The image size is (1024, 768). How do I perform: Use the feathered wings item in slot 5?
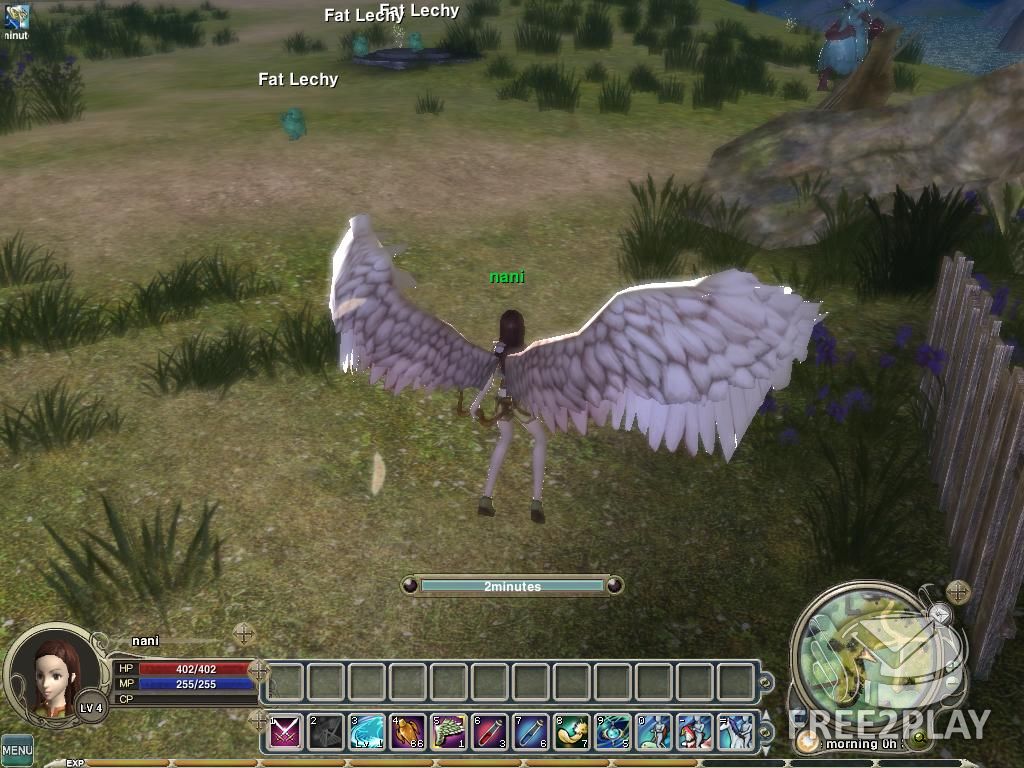pyautogui.click(x=449, y=733)
